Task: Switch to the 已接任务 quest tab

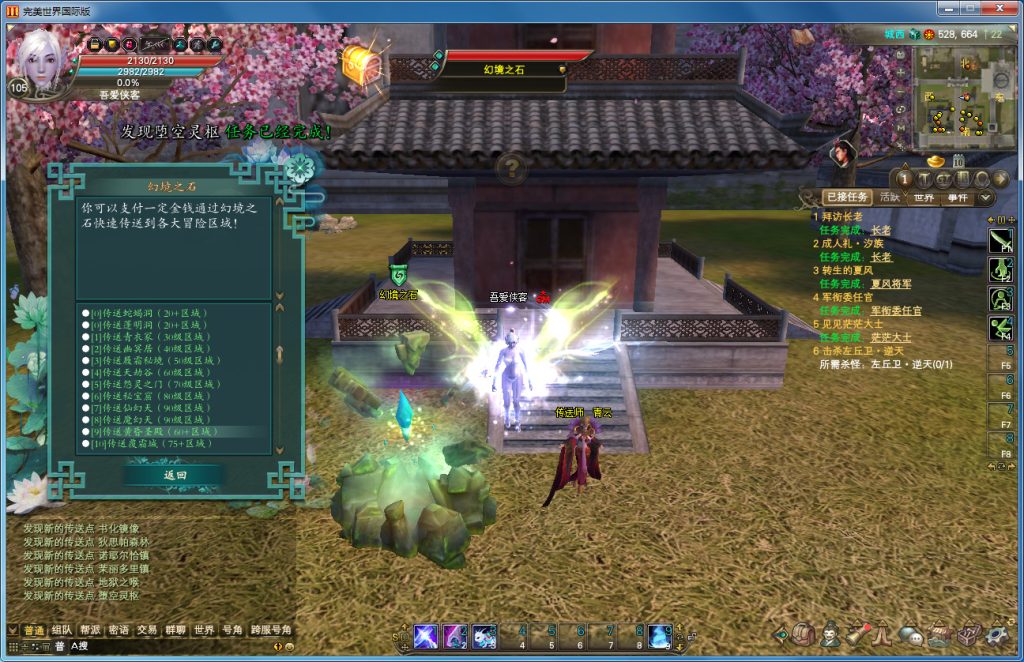Action: pos(846,197)
